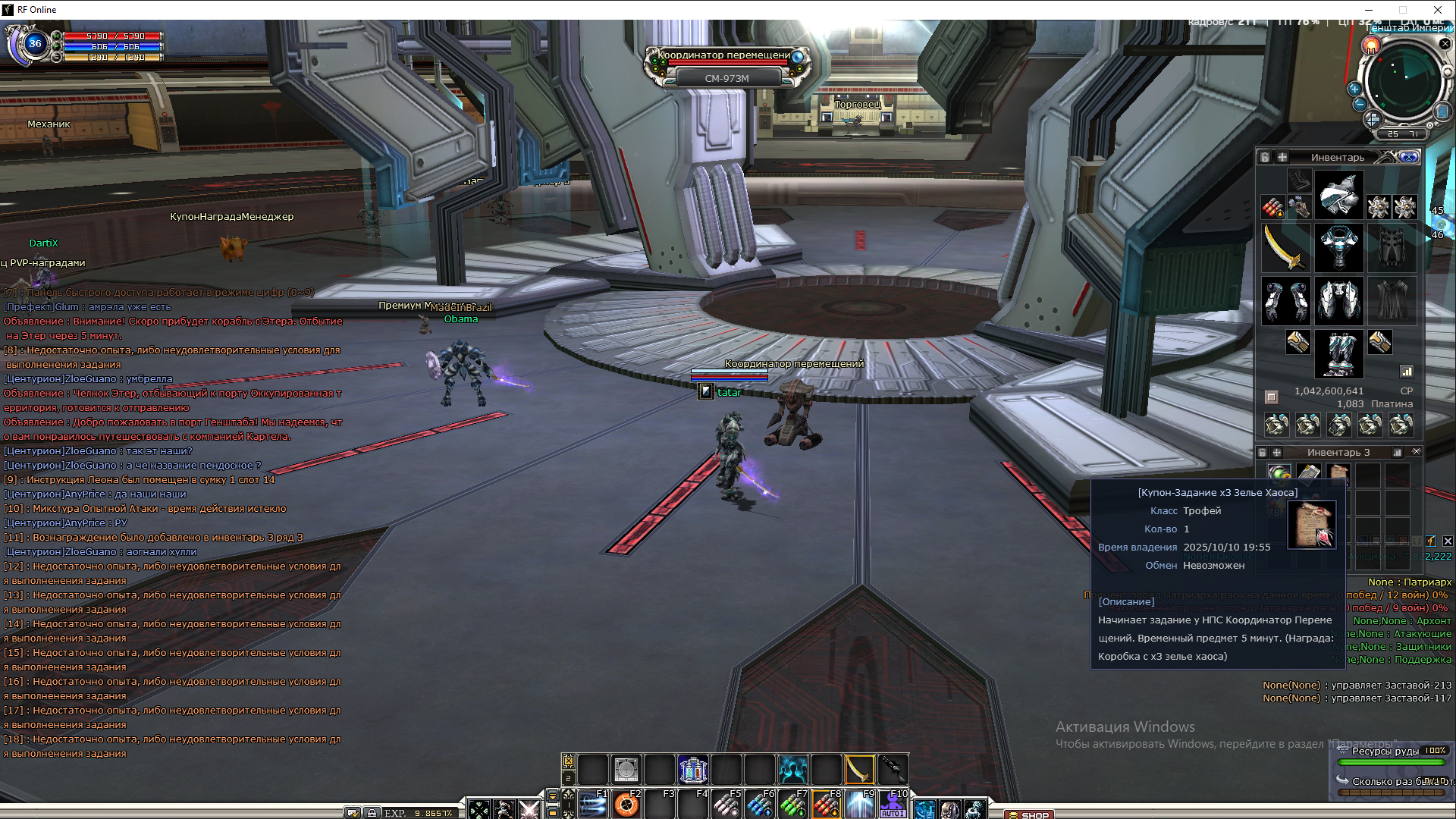Select the equipped boots slot
Viewport: 1456px width, 819px height.
tap(1338, 353)
